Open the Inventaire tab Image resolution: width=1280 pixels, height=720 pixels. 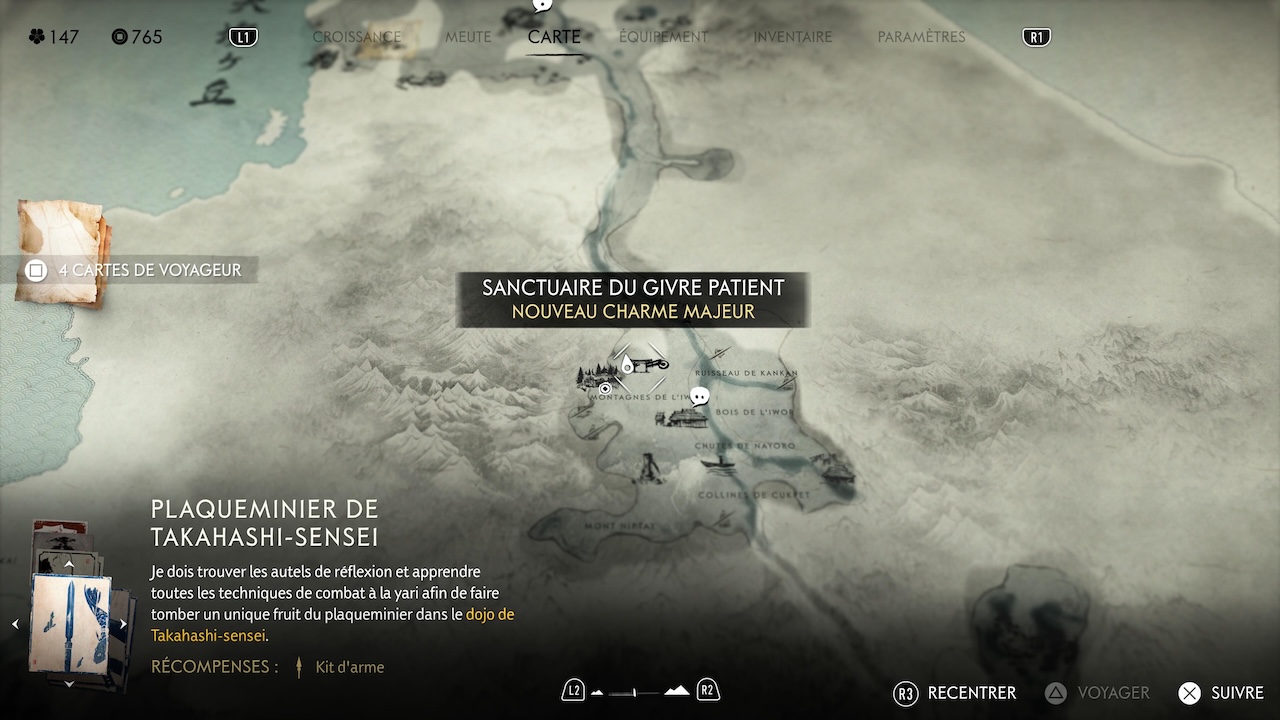pyautogui.click(x=792, y=37)
